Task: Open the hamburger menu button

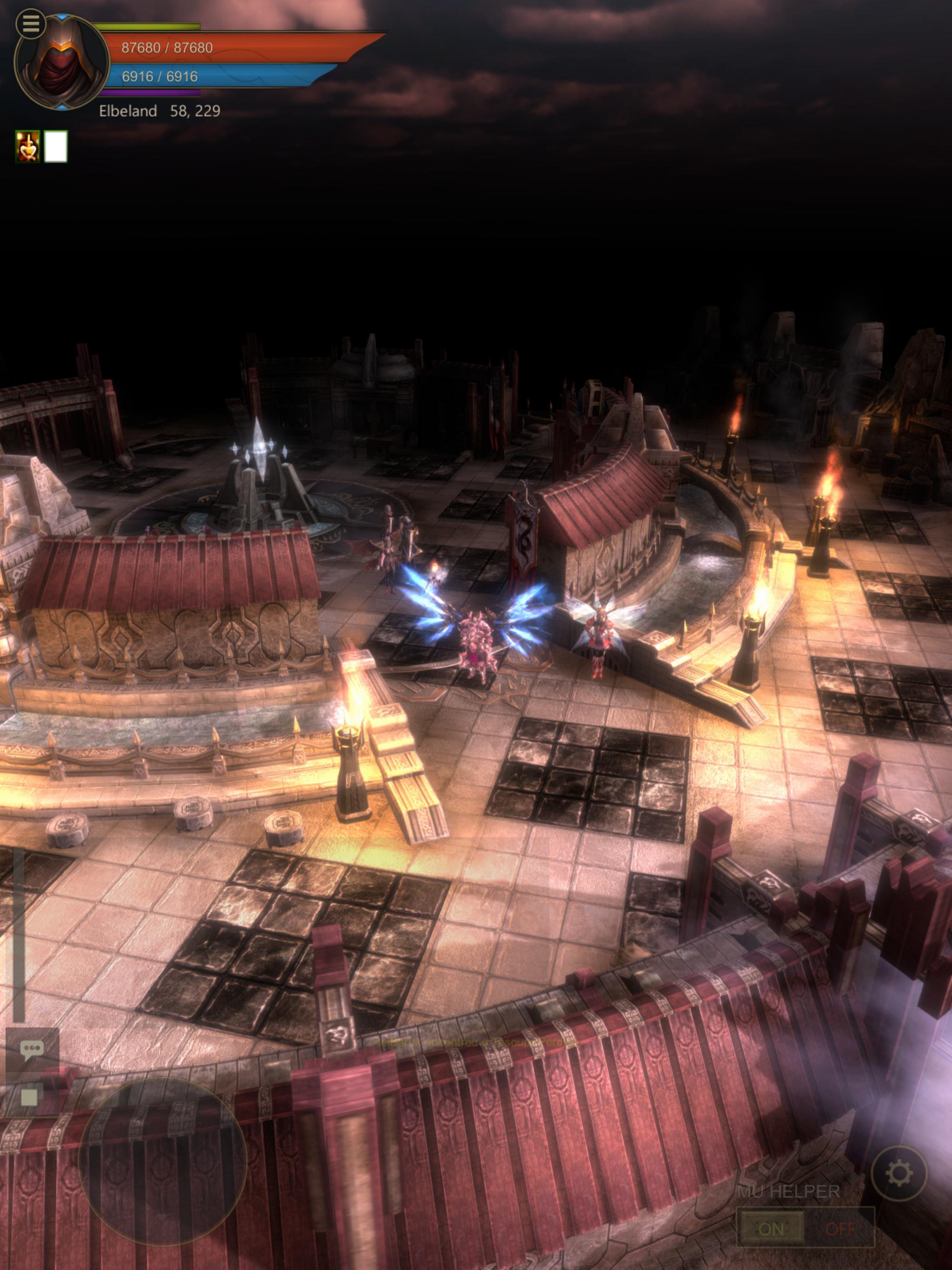Action: pos(30,24)
